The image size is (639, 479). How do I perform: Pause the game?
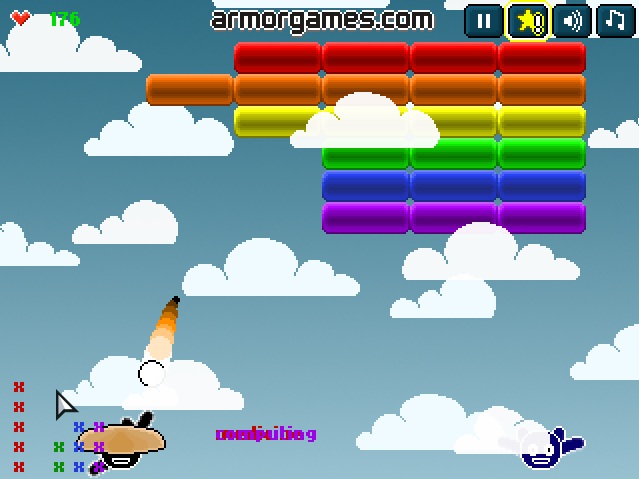pos(484,20)
